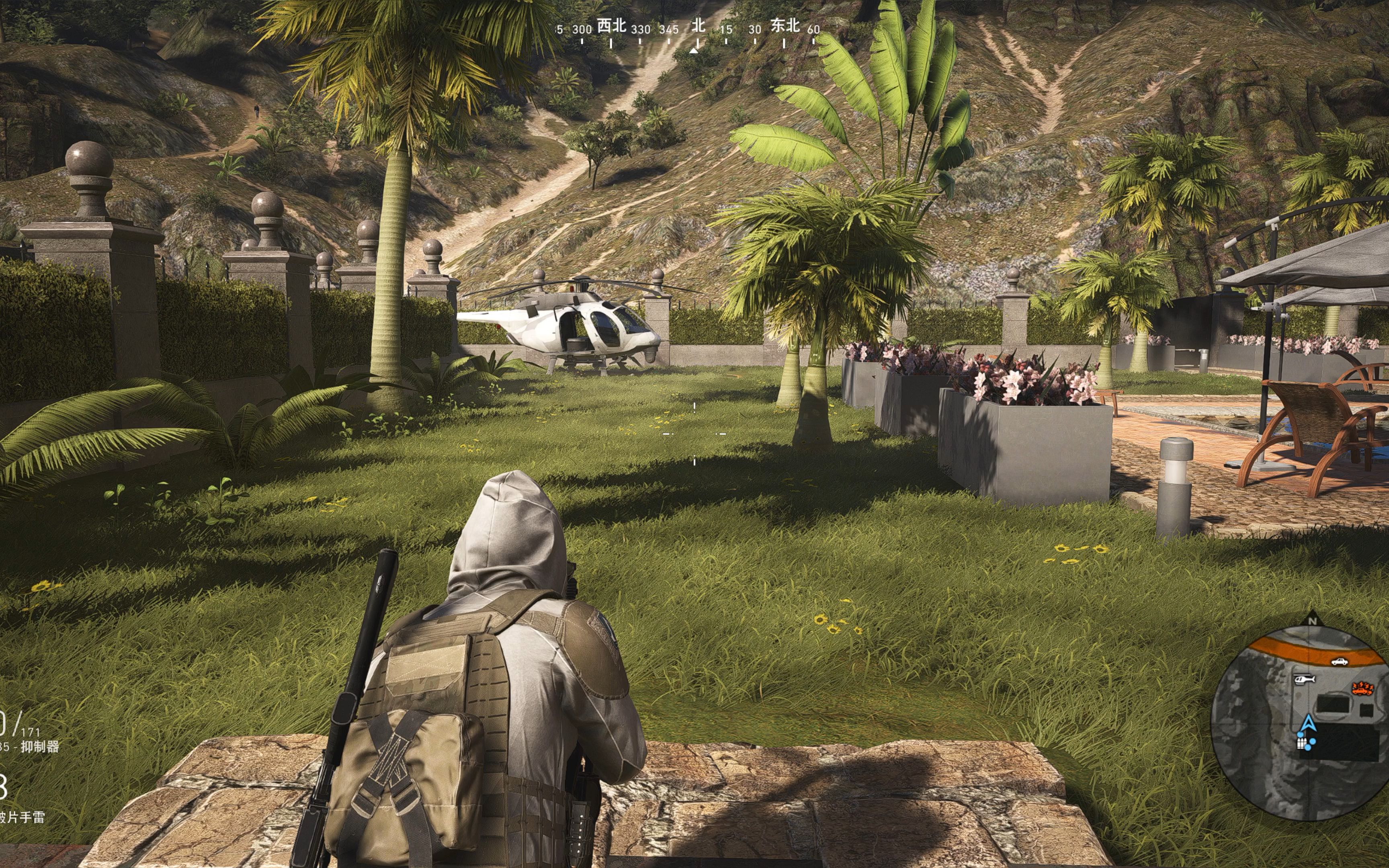Screen dimensions: 1389x868
Task: Click the helicopter icon on the minimap
Action: coord(1305,680)
